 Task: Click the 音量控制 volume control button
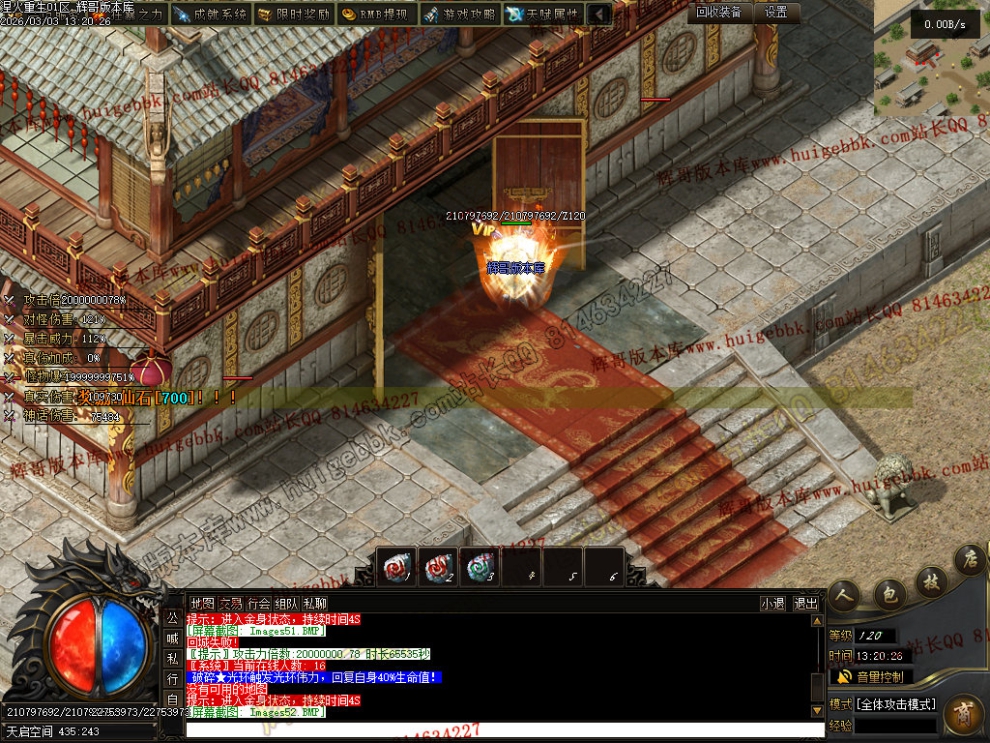click(x=871, y=677)
